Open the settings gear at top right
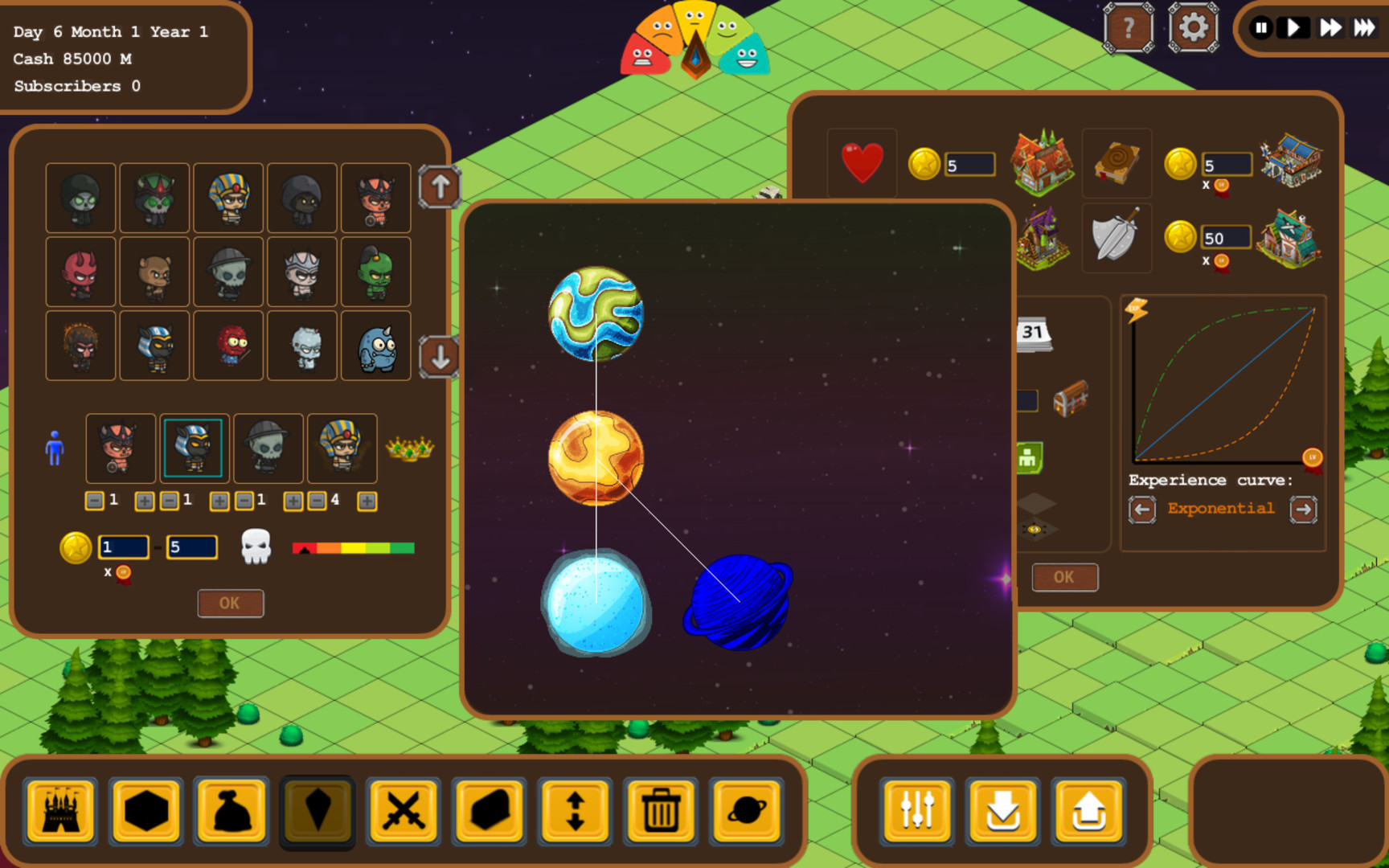 (1194, 28)
